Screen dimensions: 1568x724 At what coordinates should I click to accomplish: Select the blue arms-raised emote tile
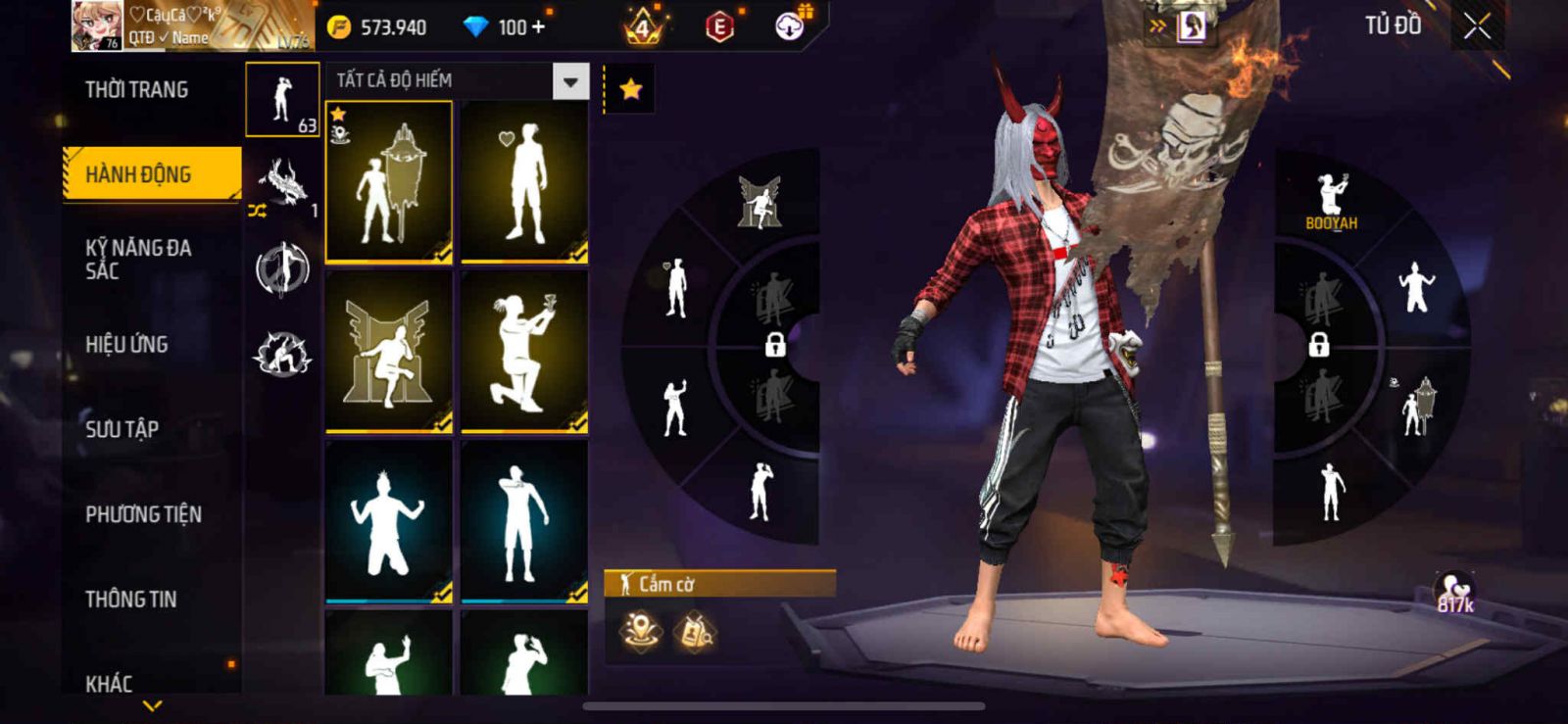[389, 521]
